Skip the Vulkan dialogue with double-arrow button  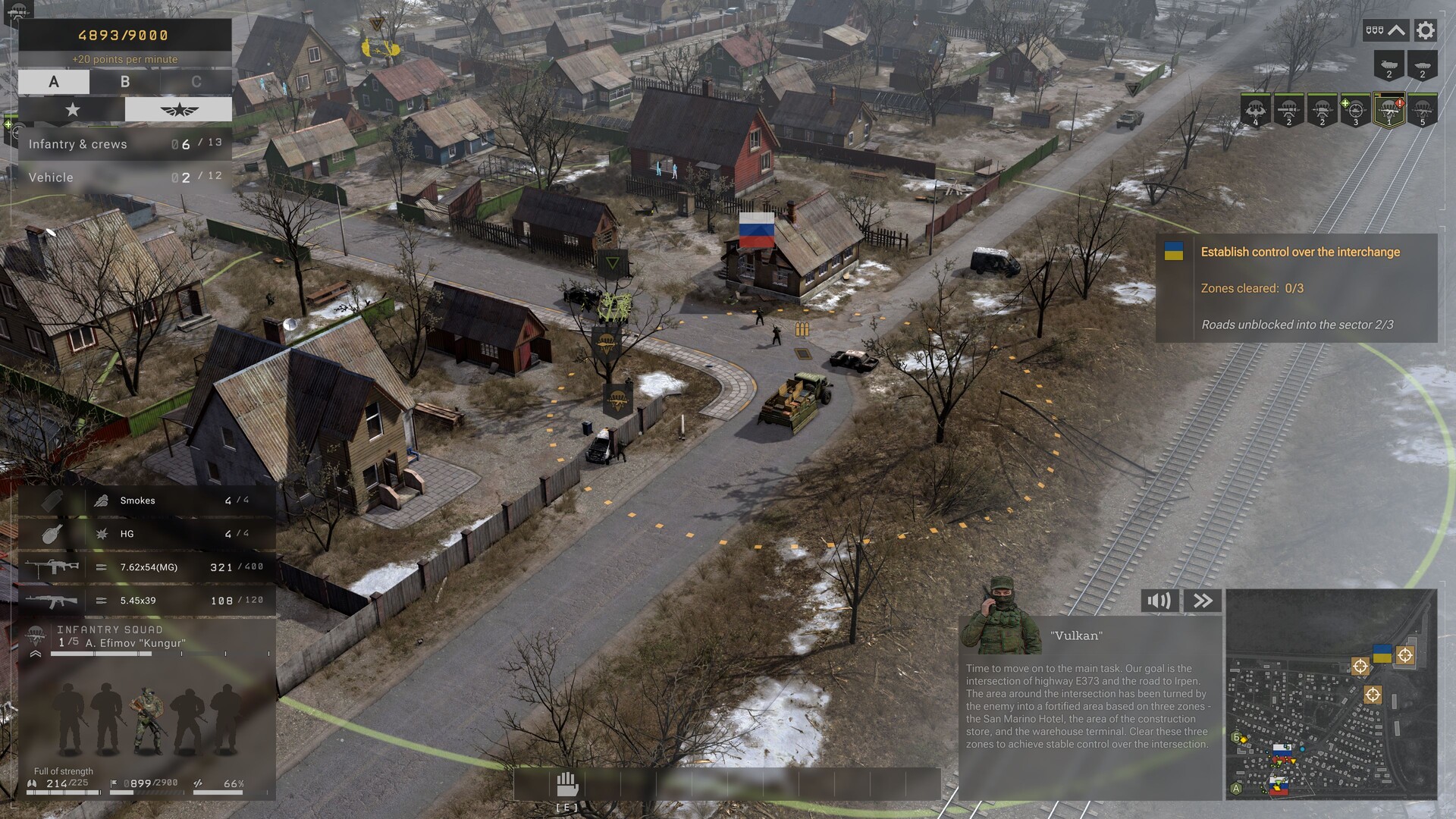(1202, 601)
